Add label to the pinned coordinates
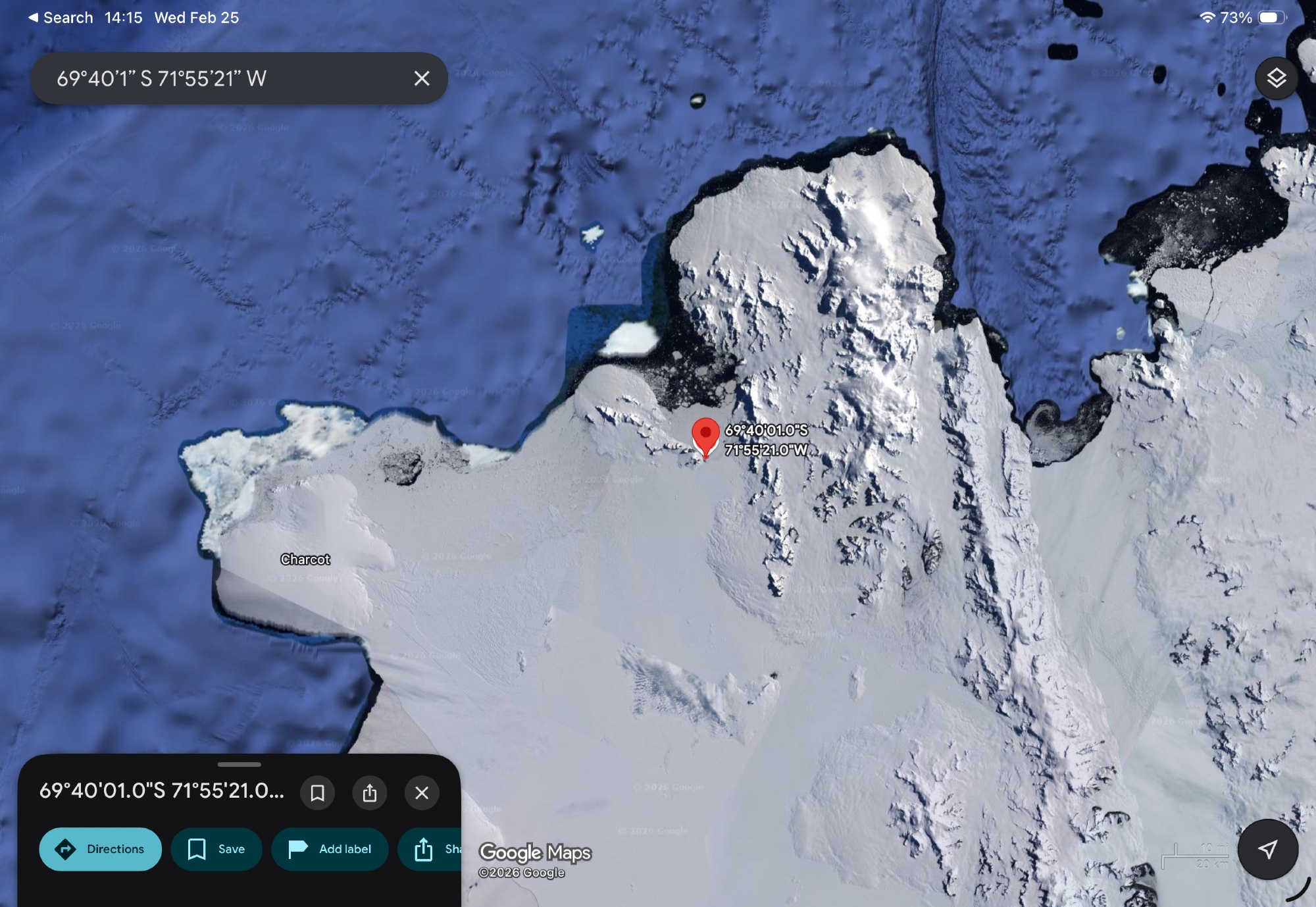 330,849
